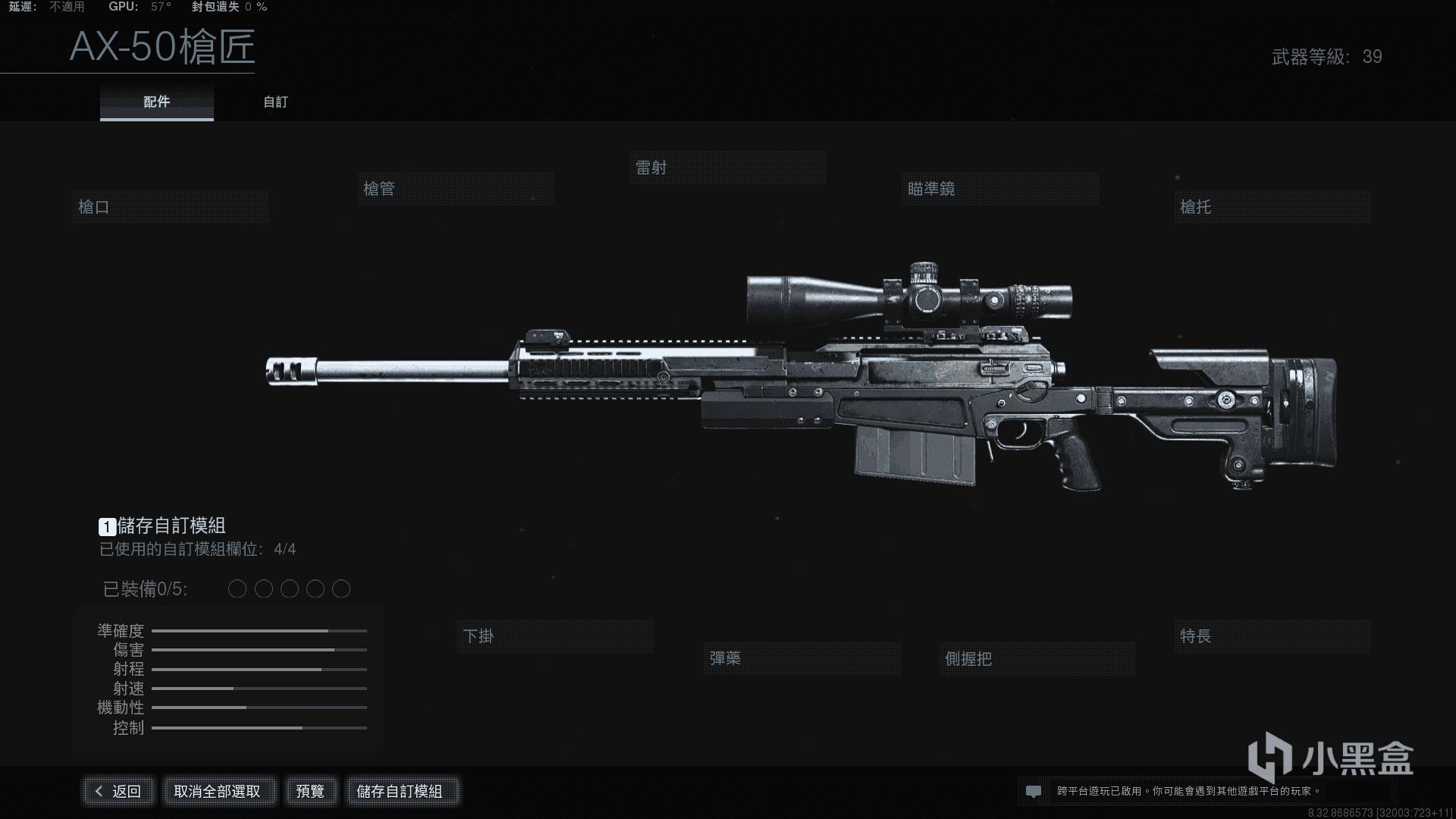
Task: Choose the 槍管 barrel attachment slot
Action: click(x=456, y=189)
